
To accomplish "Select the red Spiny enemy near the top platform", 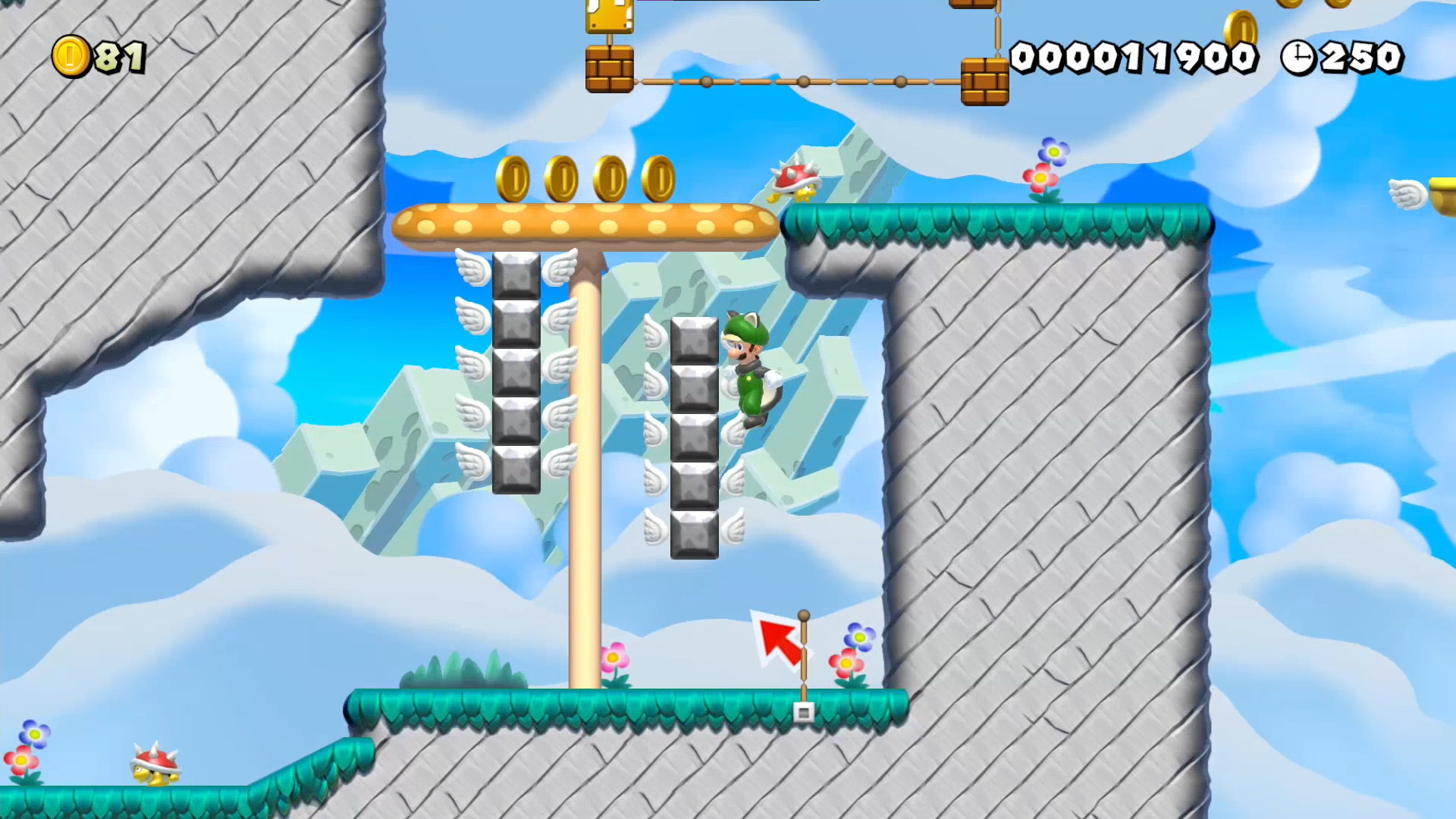I will (796, 182).
